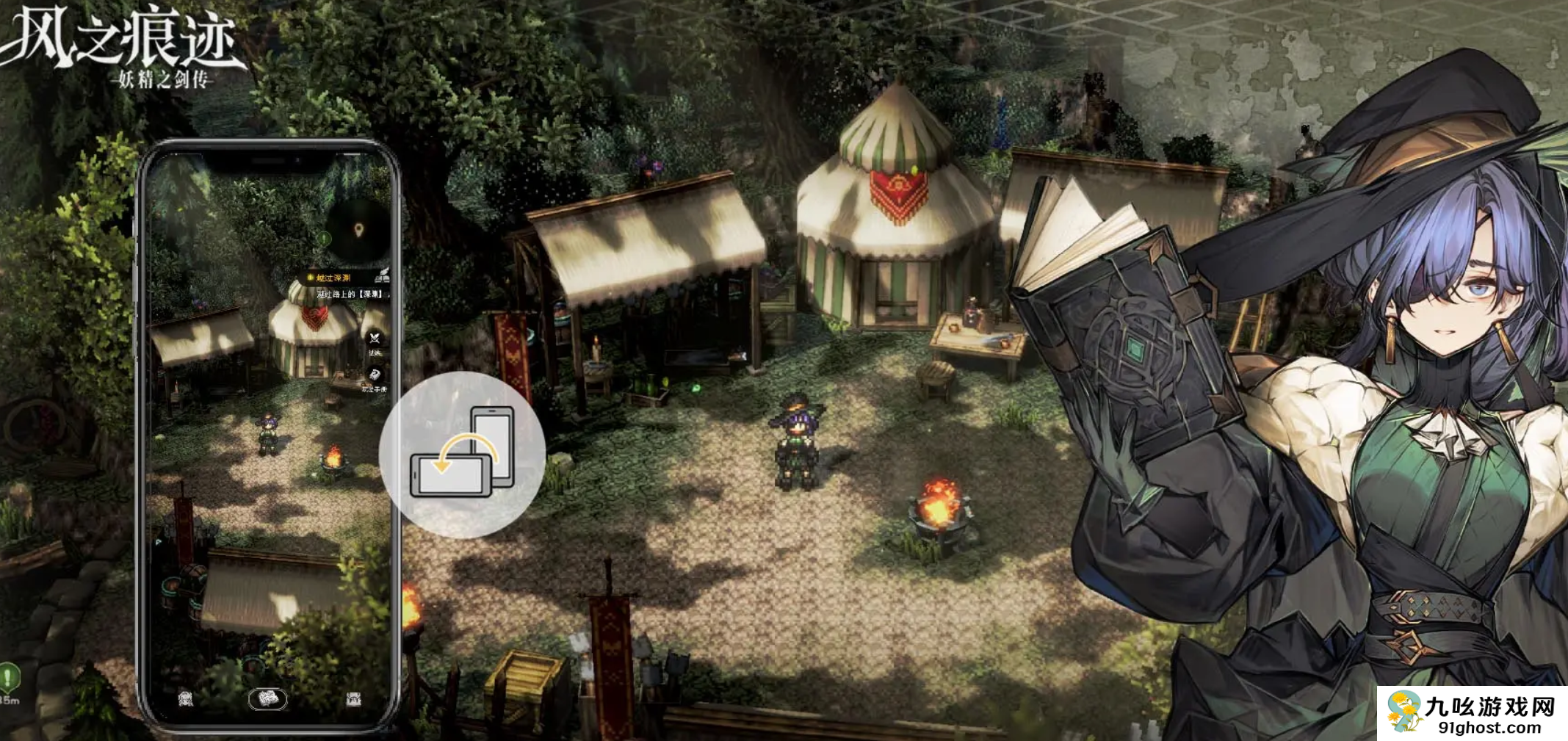Image resolution: width=1568 pixels, height=741 pixels.
Task: Visit the 九吆游戏网 91ghost.com watermark
Action: coord(1472,714)
